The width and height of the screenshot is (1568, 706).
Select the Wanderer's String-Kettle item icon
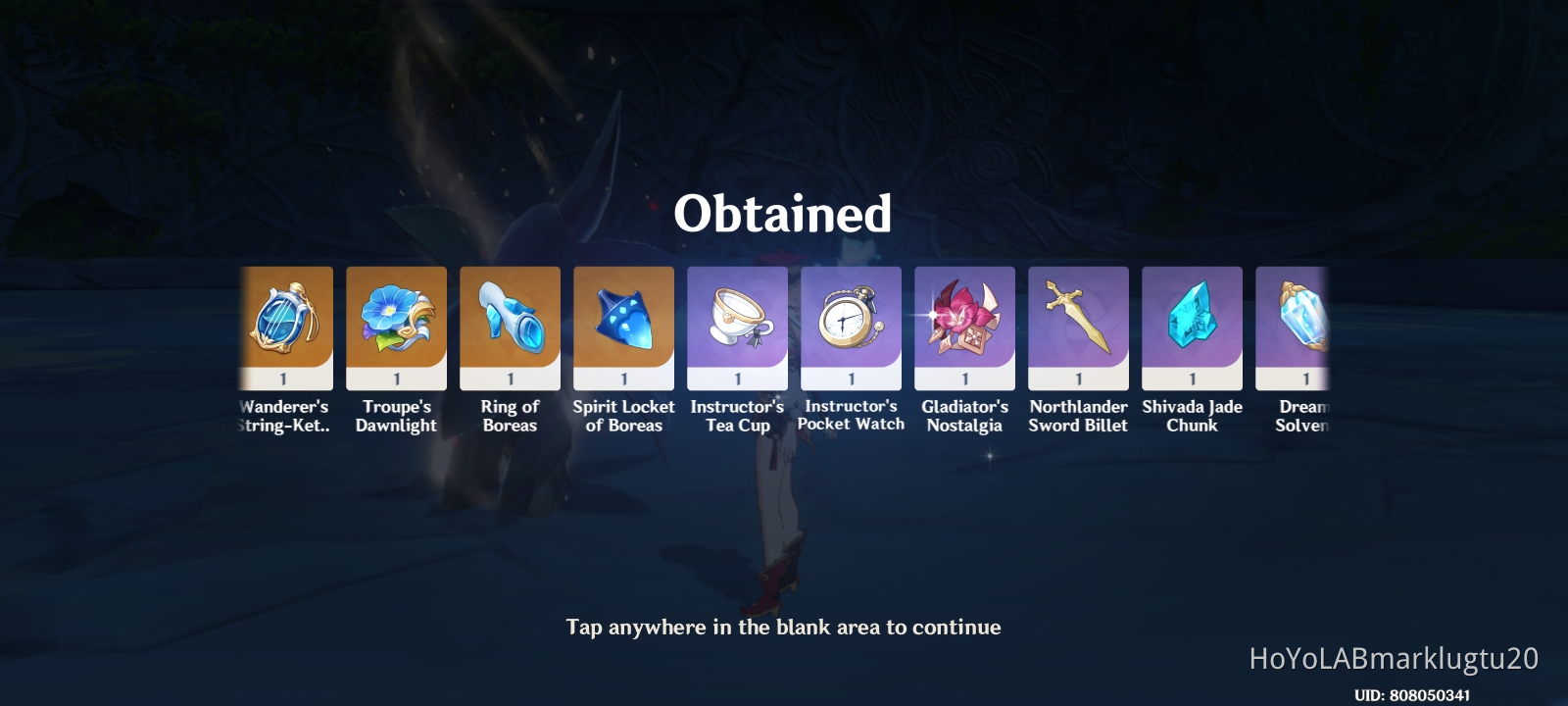pos(283,324)
